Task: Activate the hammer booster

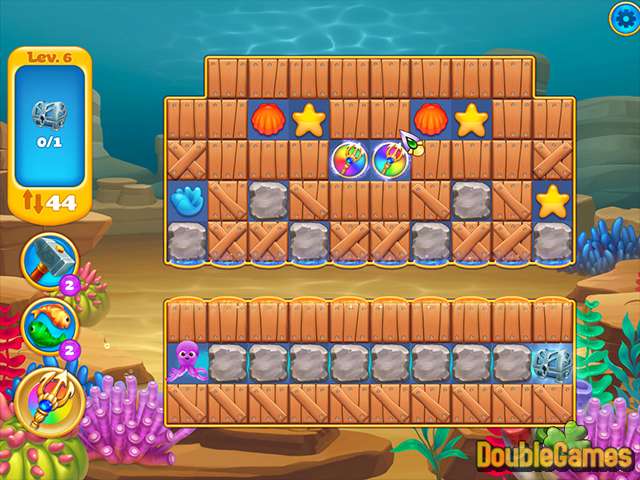Action: click(47, 259)
